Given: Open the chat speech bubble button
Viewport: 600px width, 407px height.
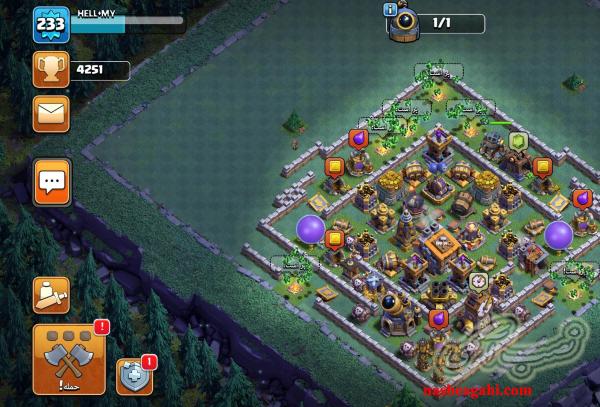Looking at the screenshot, I should 51,181.
